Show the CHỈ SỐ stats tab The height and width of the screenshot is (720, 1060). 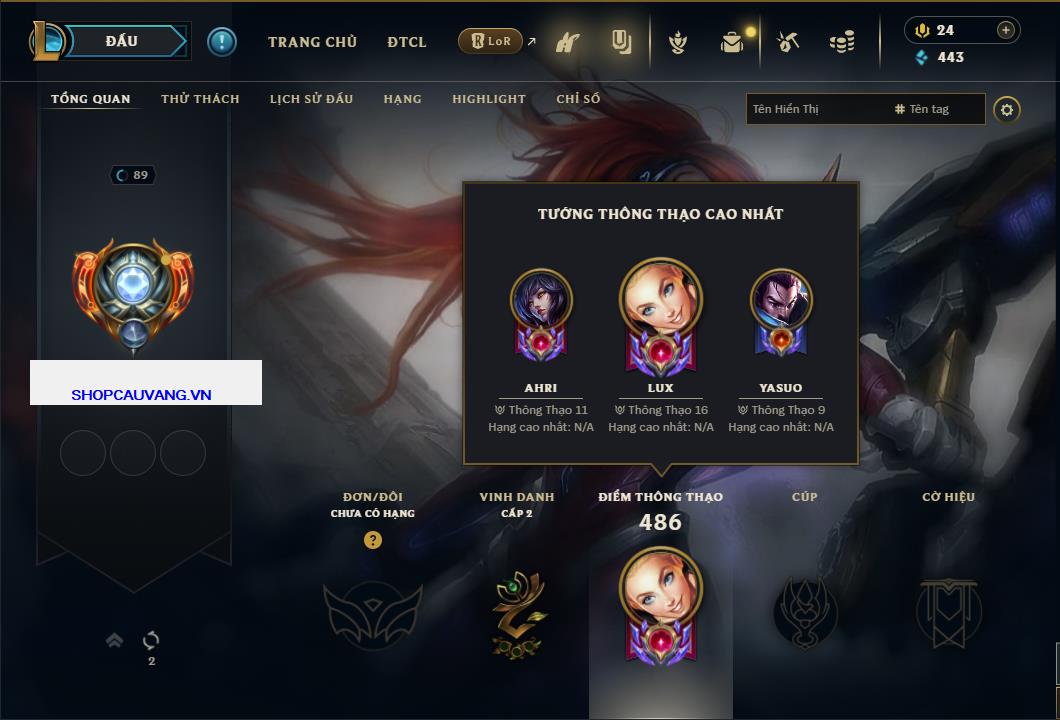(578, 99)
